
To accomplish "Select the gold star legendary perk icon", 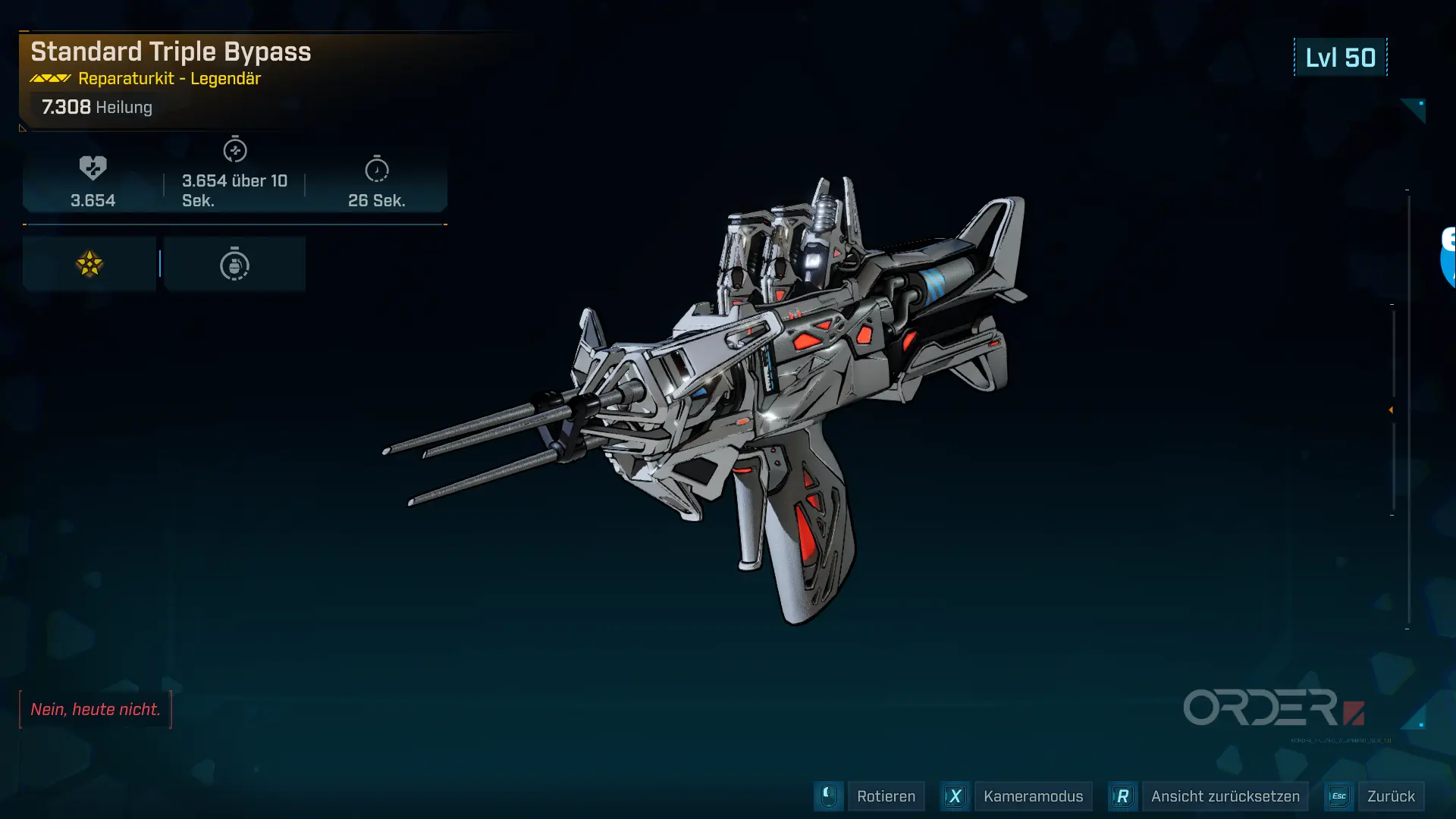I will [x=89, y=264].
